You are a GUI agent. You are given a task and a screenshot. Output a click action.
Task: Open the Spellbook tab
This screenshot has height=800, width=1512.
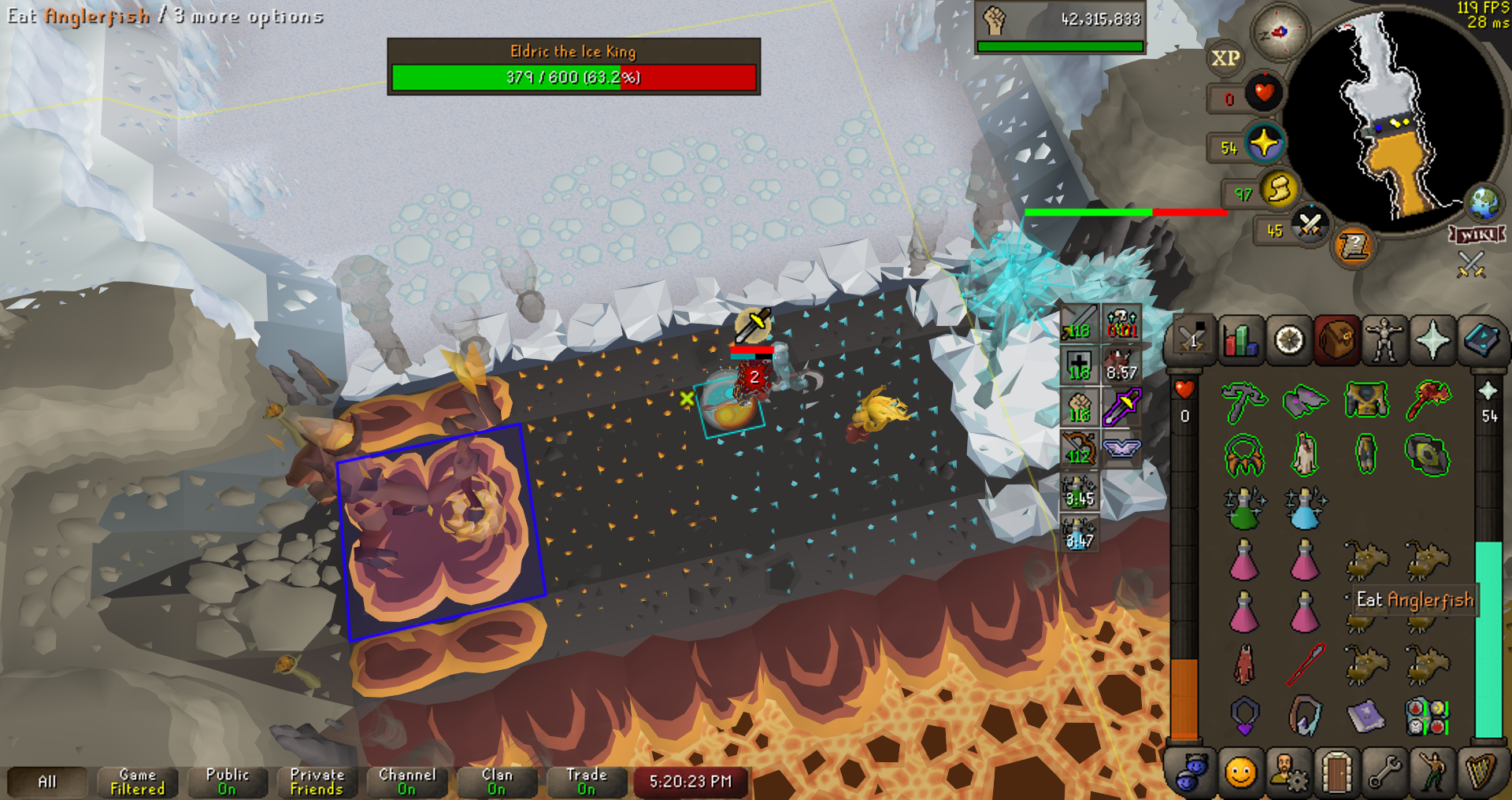(1480, 341)
